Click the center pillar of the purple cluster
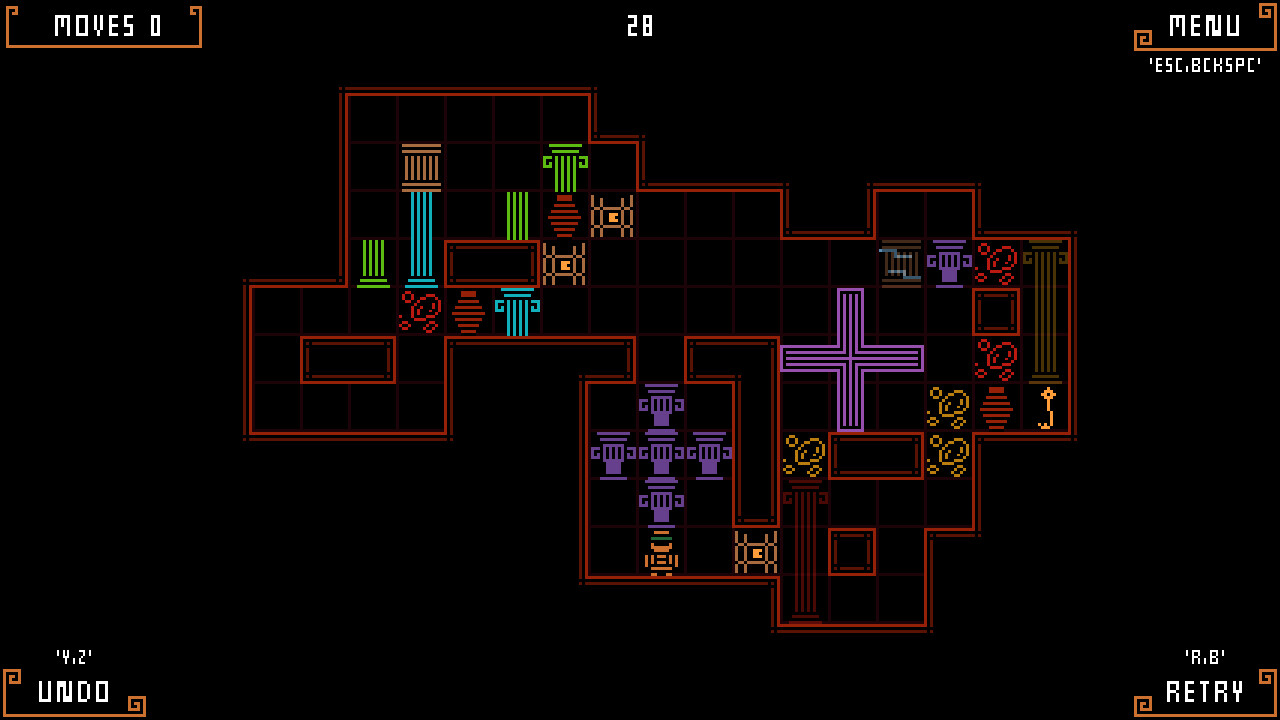 coord(660,455)
